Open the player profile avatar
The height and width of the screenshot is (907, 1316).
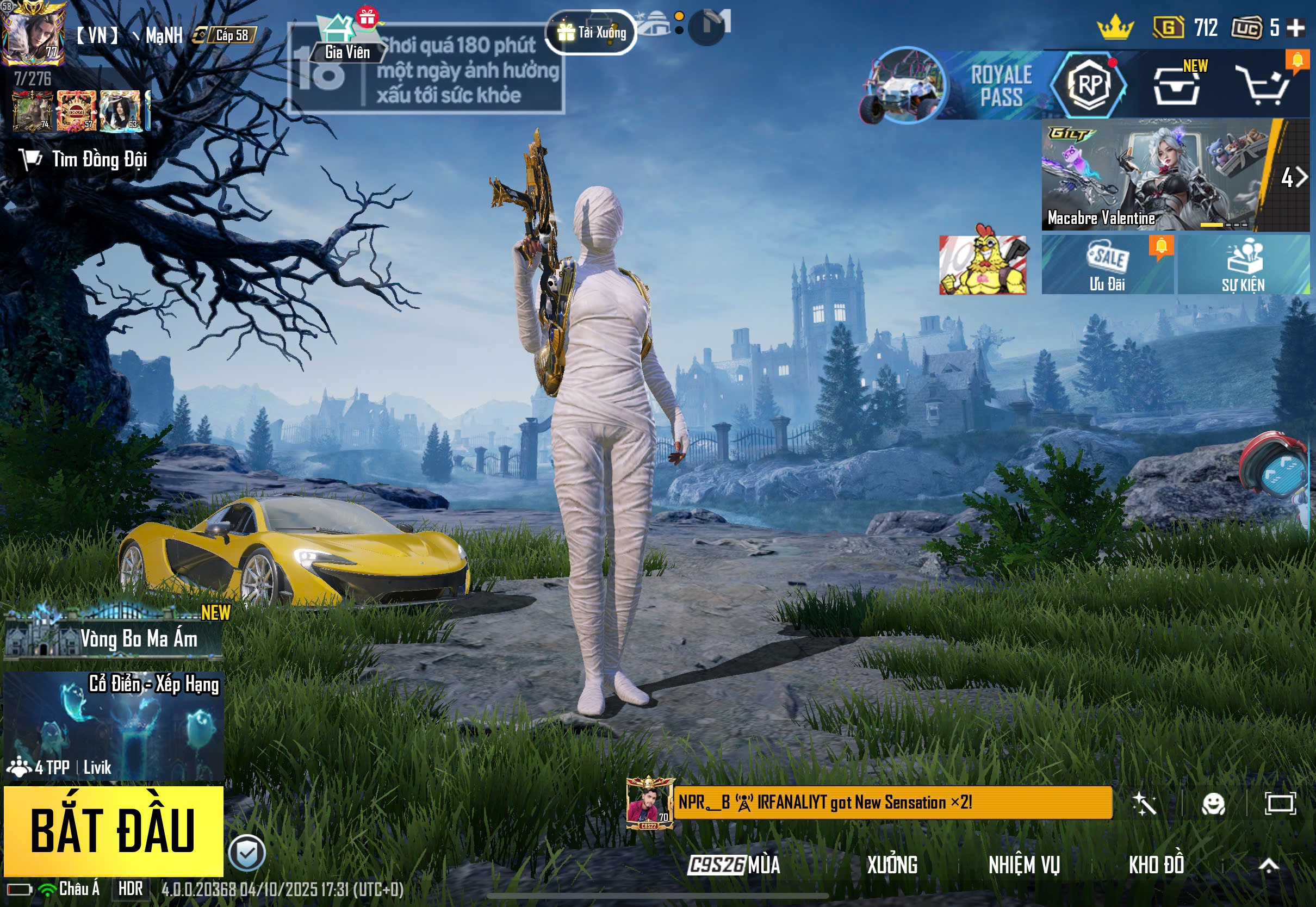point(33,33)
